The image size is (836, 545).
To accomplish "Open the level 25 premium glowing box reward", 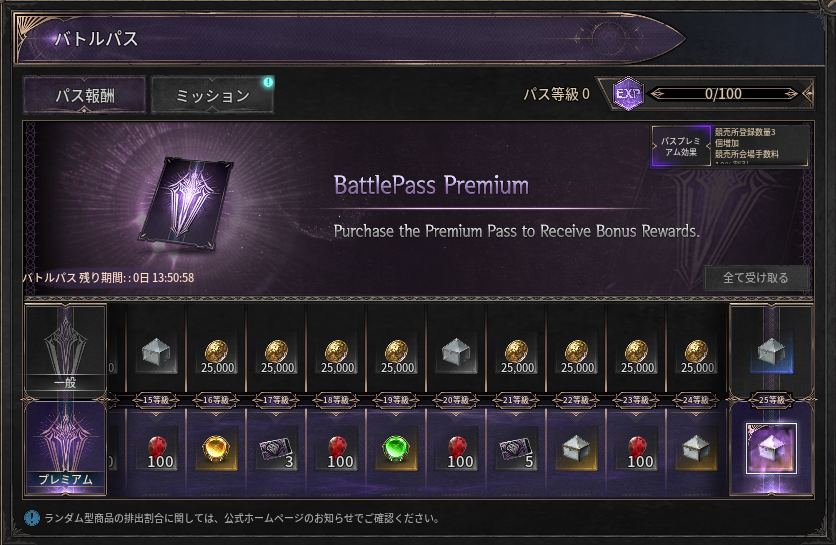I will point(771,448).
